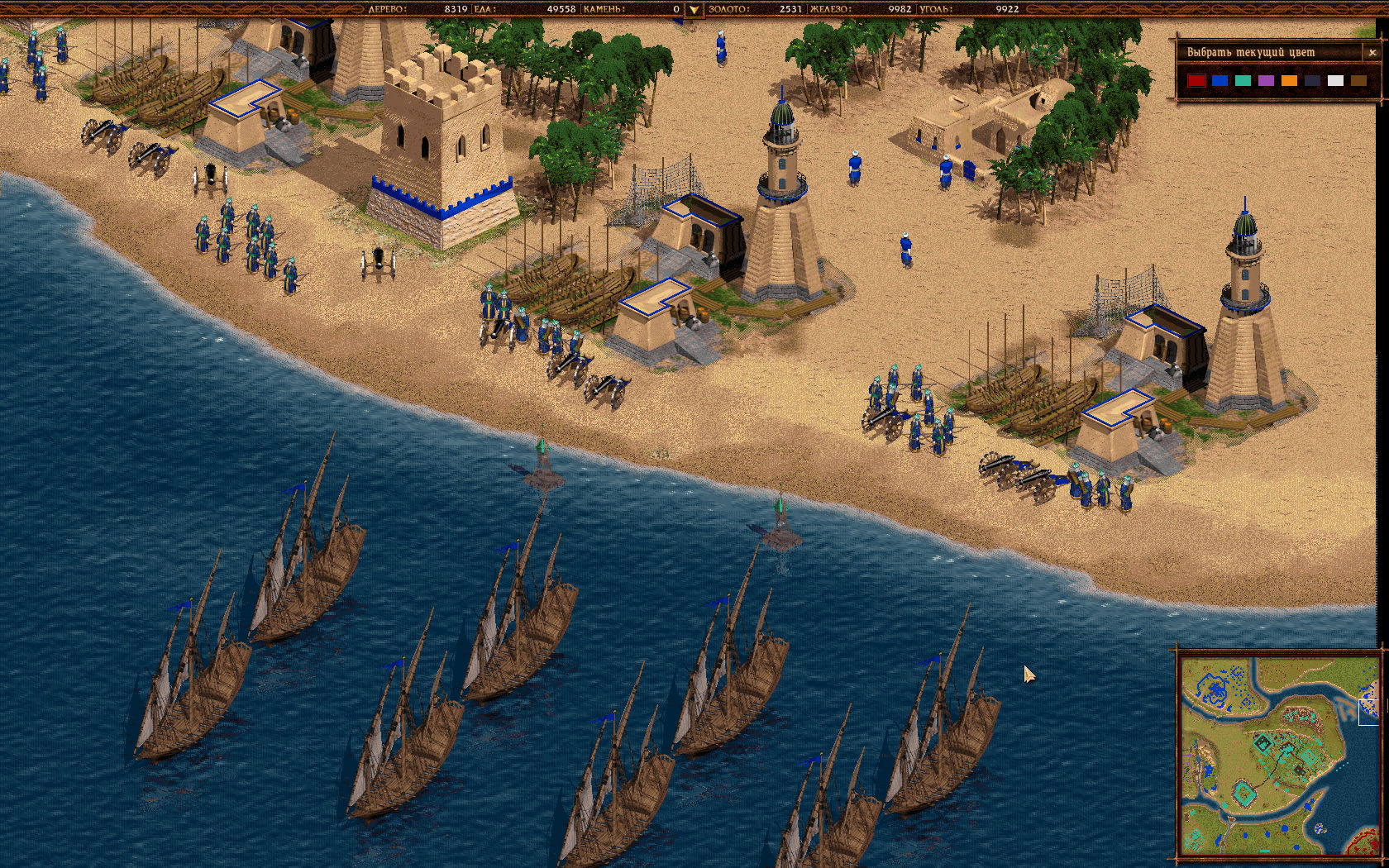Select the red color swatch
Screen dimensions: 1389x868
click(1196, 80)
